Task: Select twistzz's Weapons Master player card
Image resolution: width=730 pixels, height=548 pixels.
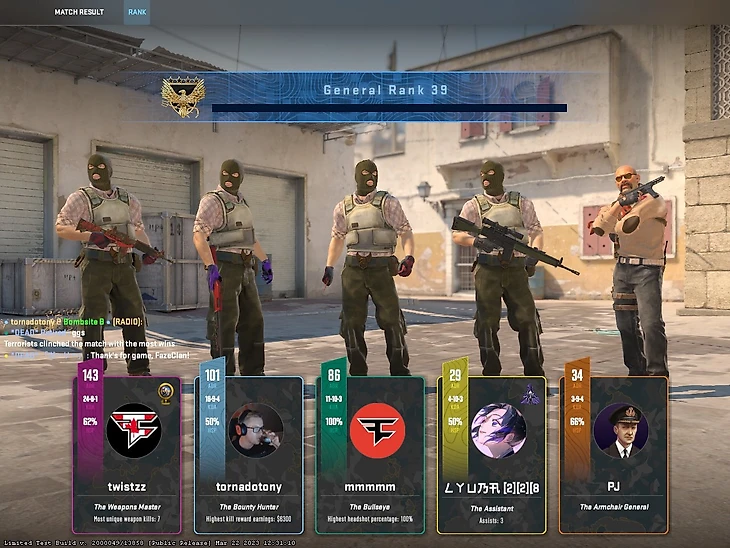Action: (x=127, y=455)
